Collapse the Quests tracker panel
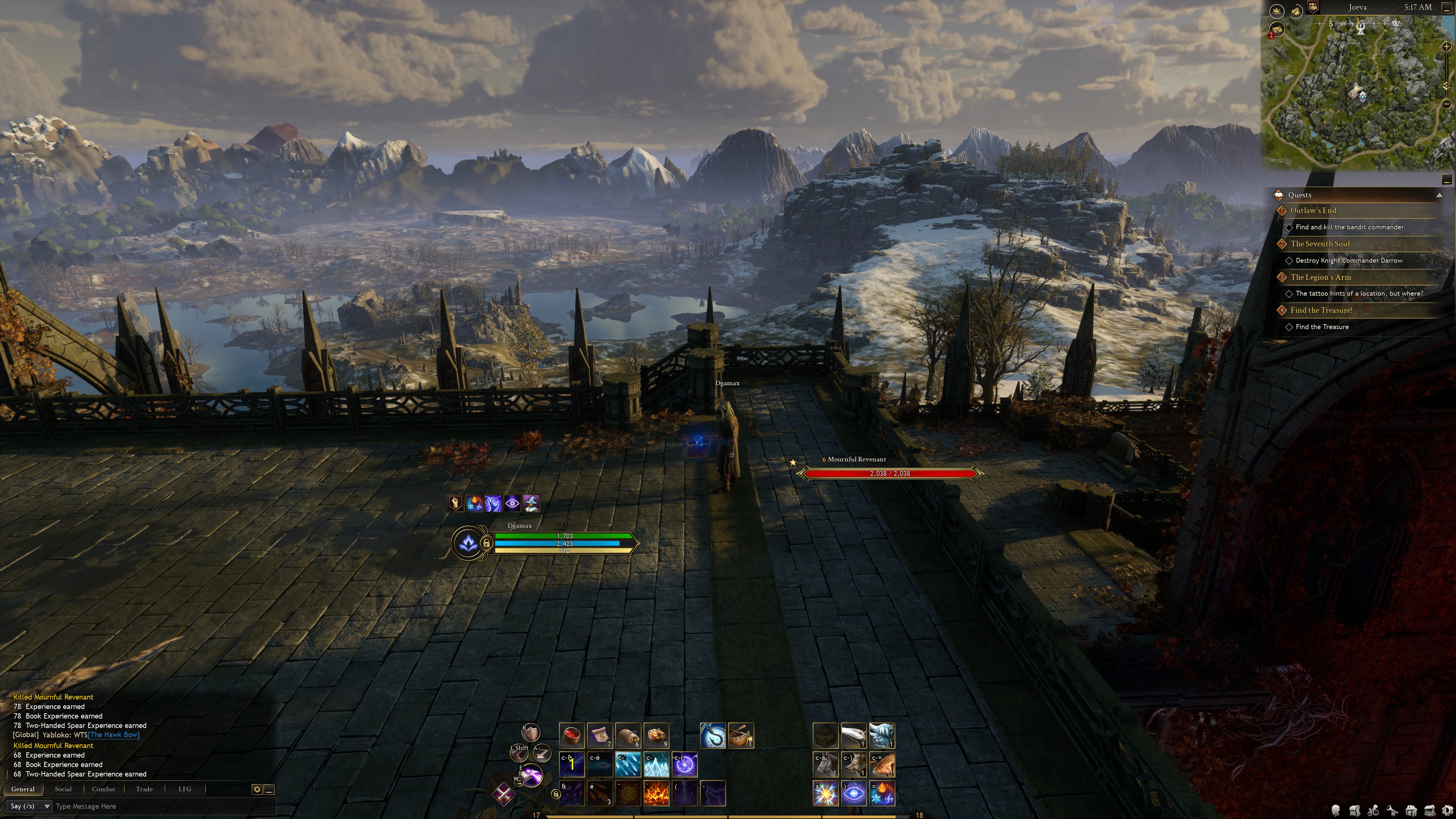This screenshot has width=1456, height=819. 1439,195
